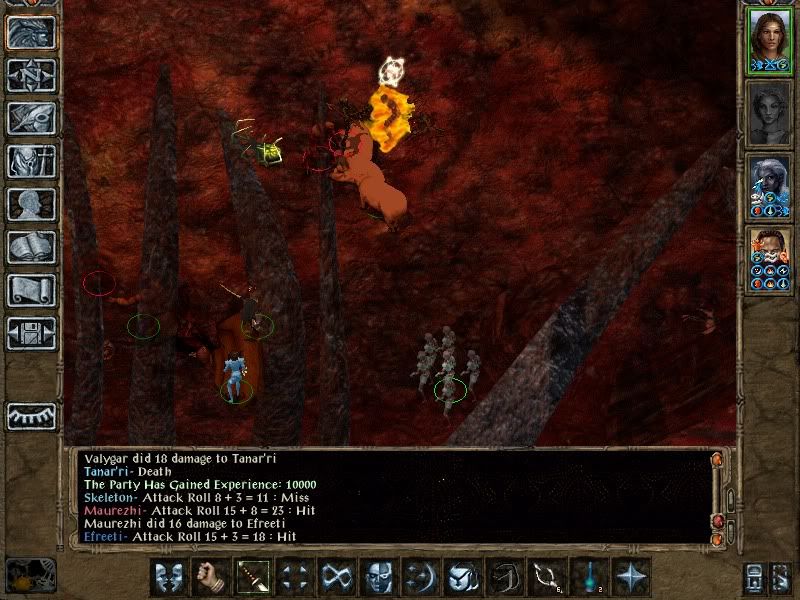This screenshot has width=800, height=600.
Task: Activate the clenched fist attack icon
Action: (x=211, y=577)
